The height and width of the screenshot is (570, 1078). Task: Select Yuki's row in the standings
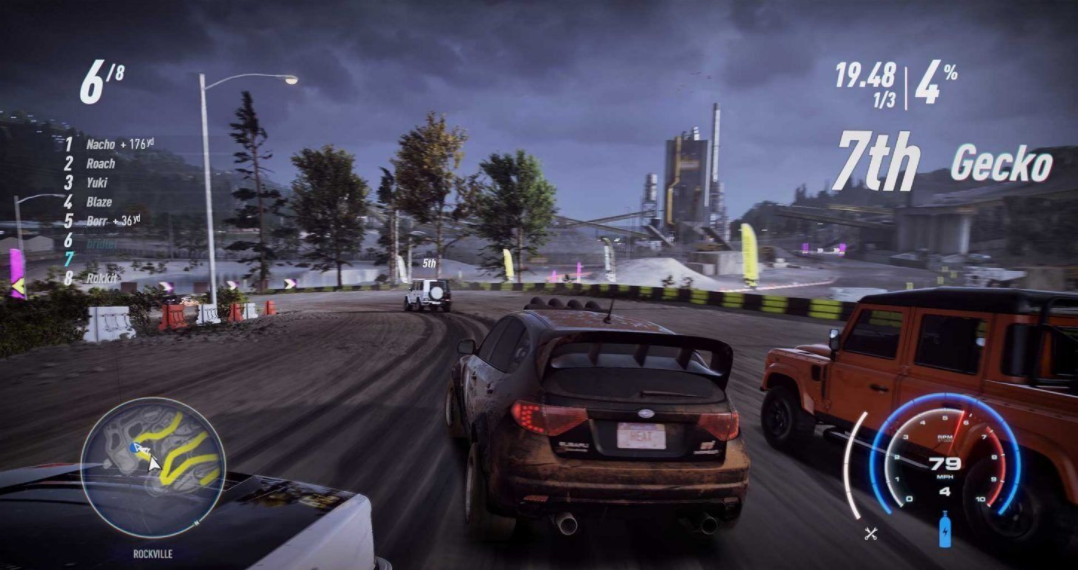click(98, 183)
